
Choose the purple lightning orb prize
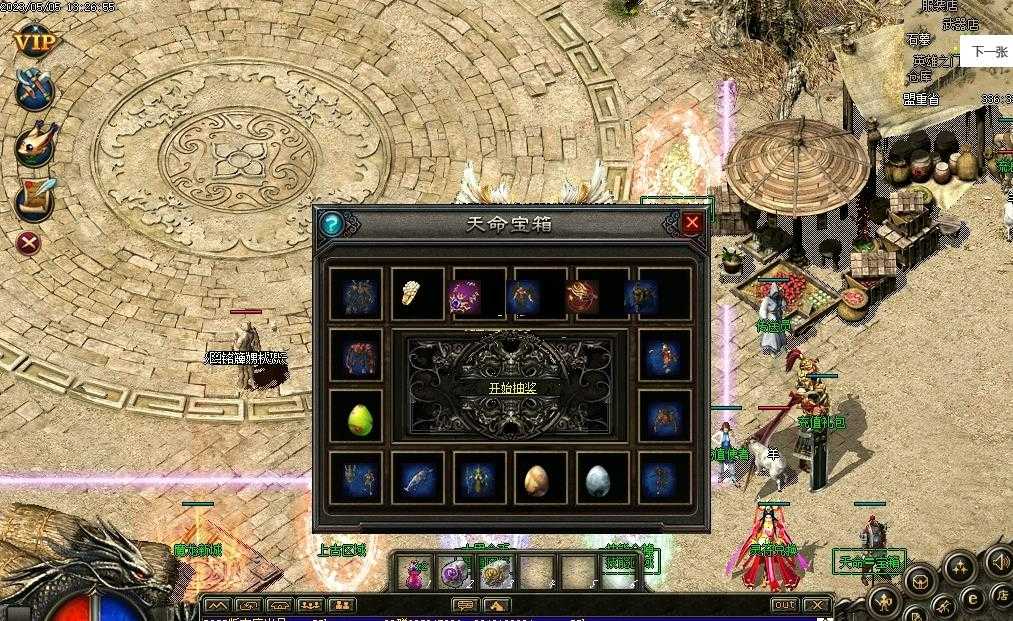[x=478, y=294]
